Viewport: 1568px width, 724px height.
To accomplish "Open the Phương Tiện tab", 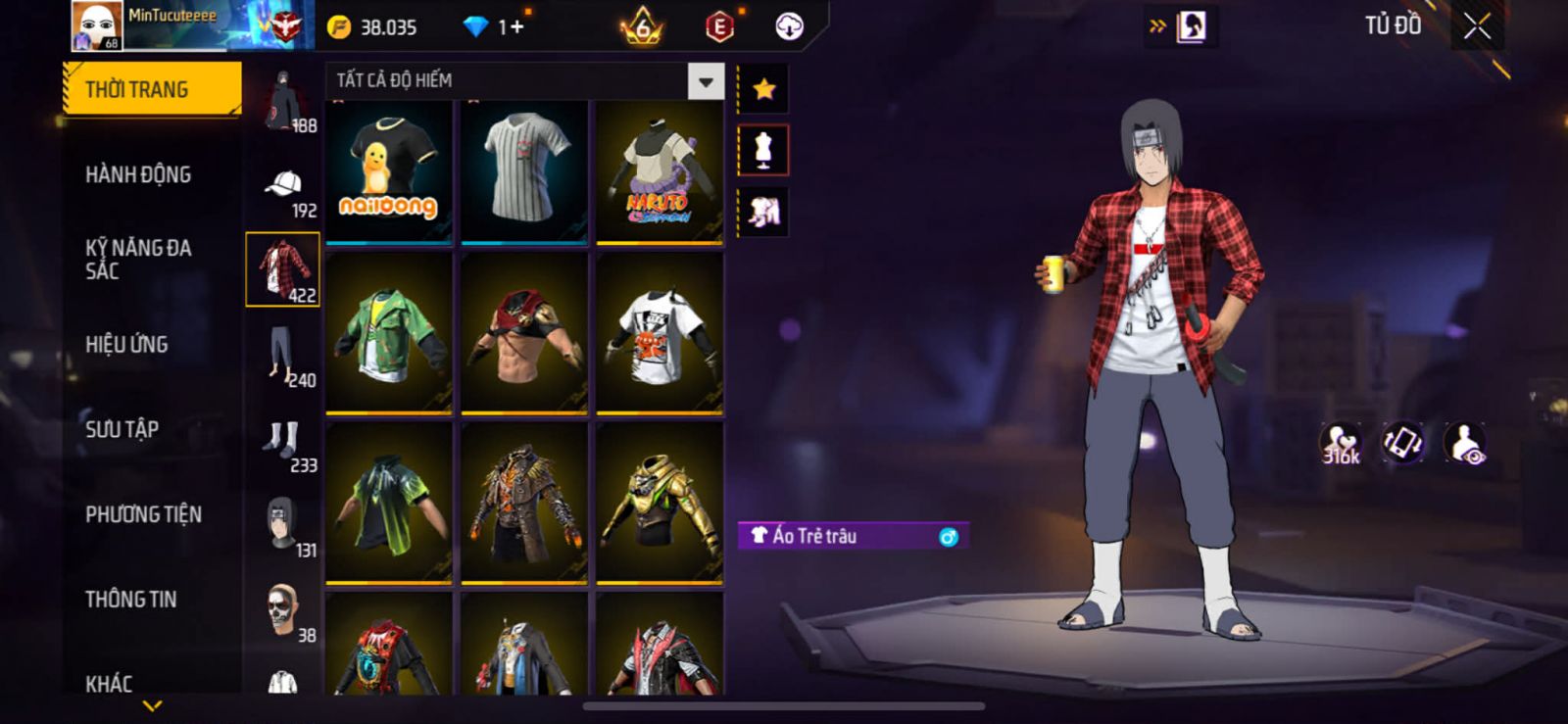I will point(143,514).
